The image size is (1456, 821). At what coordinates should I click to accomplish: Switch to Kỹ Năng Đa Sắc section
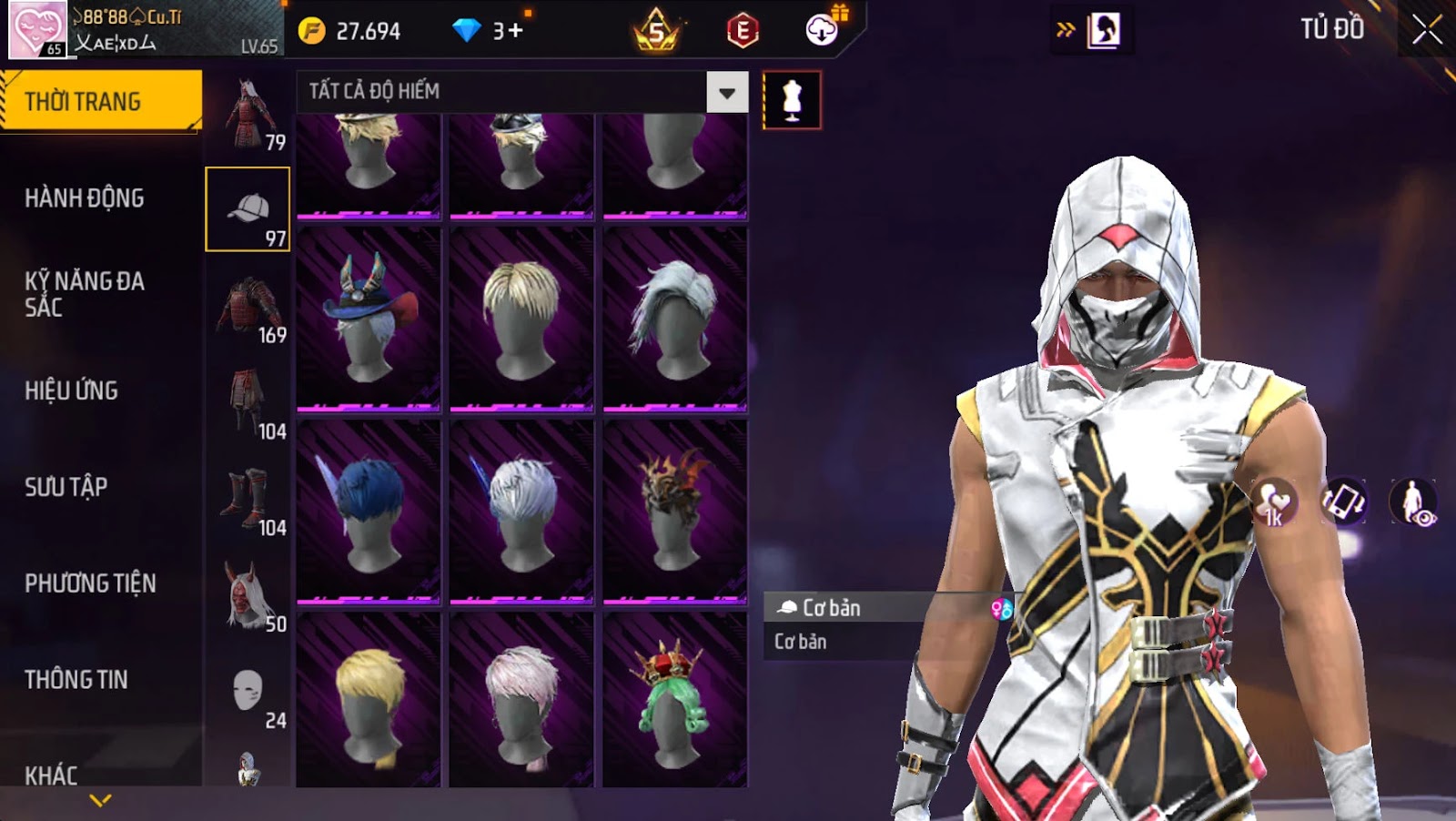[x=85, y=294]
